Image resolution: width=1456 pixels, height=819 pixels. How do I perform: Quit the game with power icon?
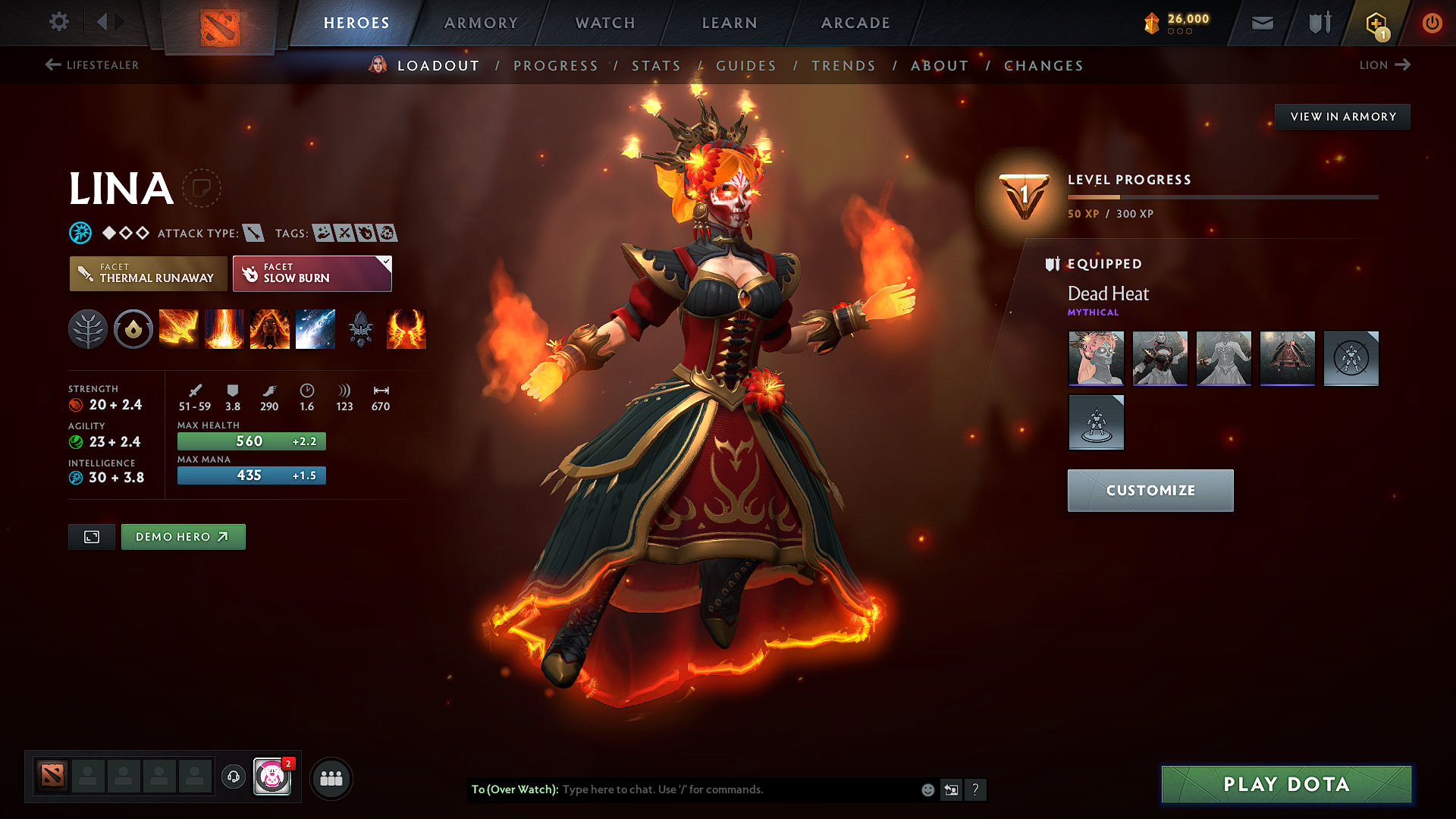[x=1432, y=23]
